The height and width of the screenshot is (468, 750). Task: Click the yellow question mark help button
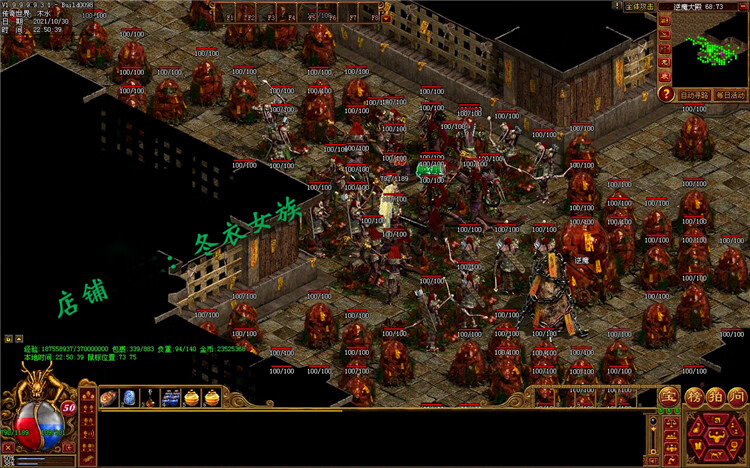tap(666, 94)
